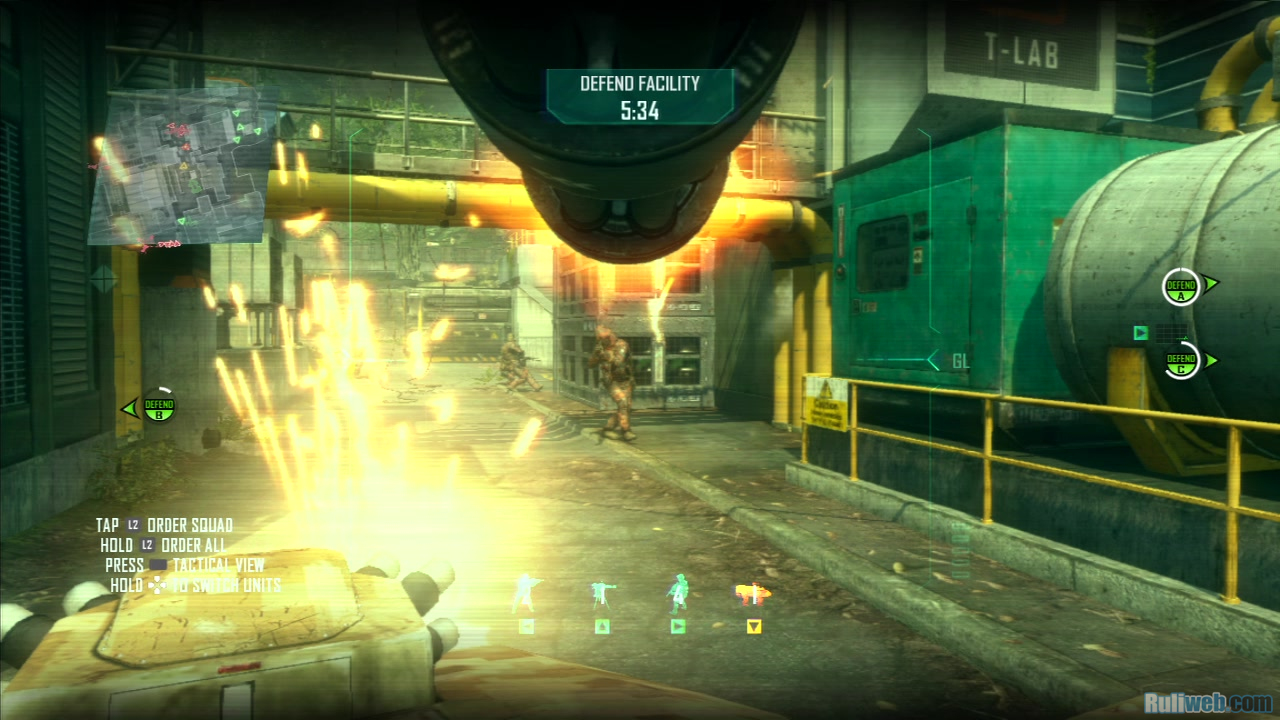Click the Defend Facility objective banner

(639, 96)
